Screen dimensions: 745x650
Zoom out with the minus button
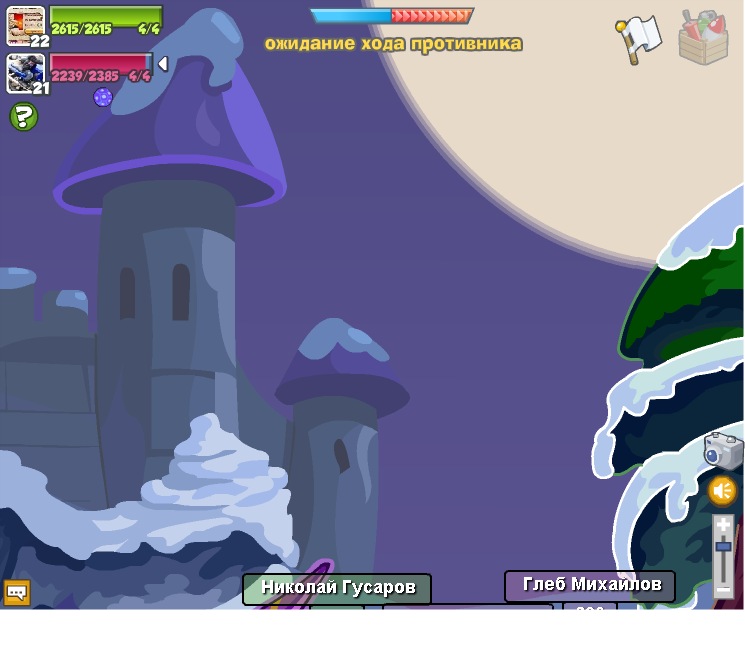point(723,590)
